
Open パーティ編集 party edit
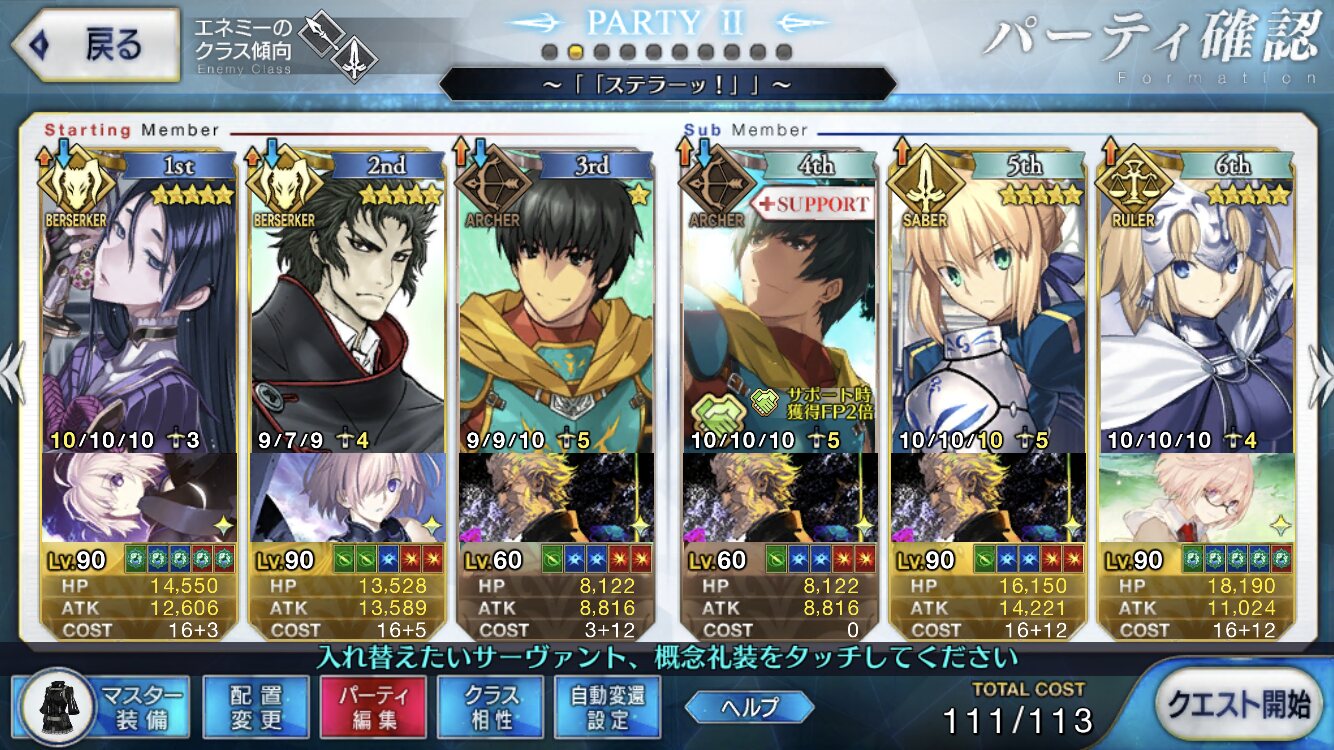[x=373, y=706]
